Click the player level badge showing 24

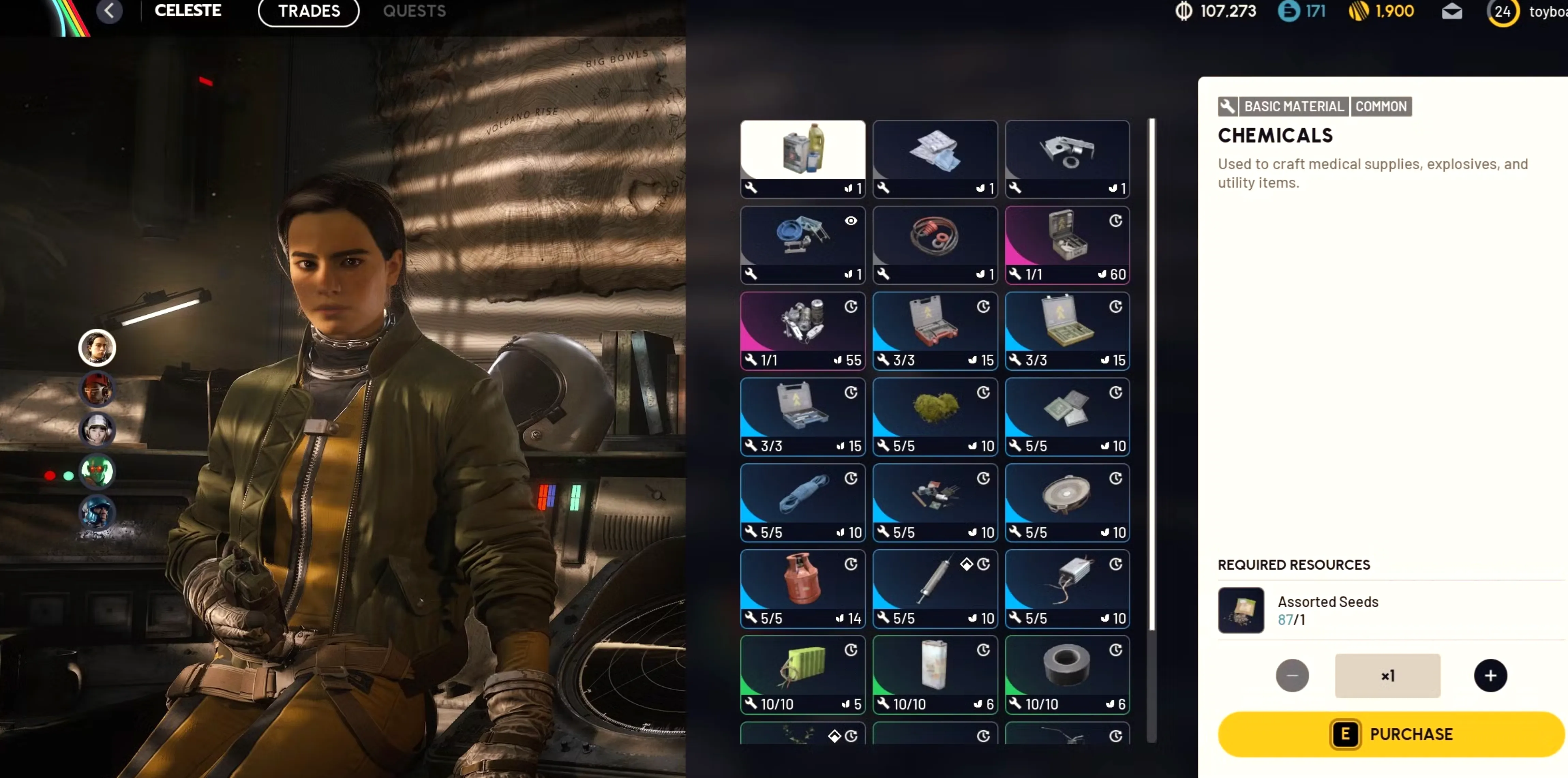(x=1502, y=12)
